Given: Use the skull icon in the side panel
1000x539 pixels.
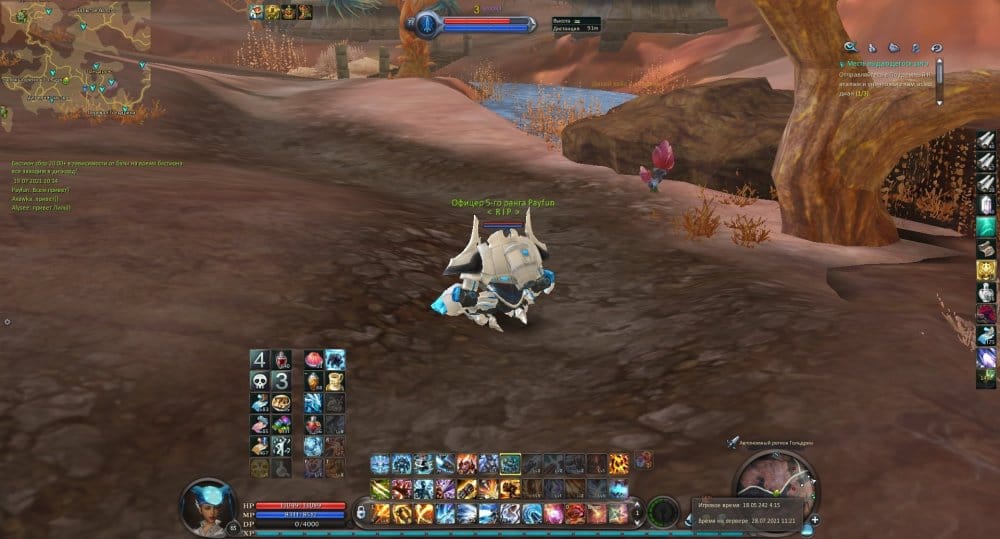Looking at the screenshot, I should pyautogui.click(x=259, y=381).
